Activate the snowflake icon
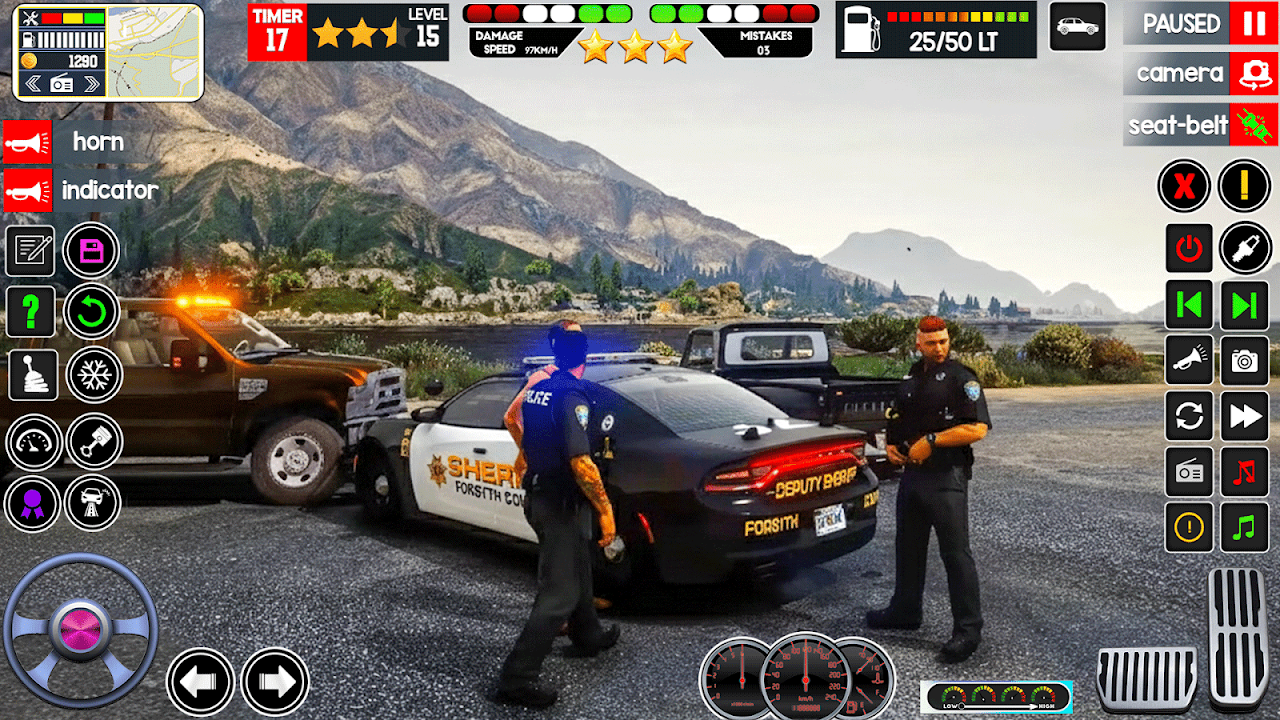Viewport: 1280px width, 720px height. click(x=94, y=375)
